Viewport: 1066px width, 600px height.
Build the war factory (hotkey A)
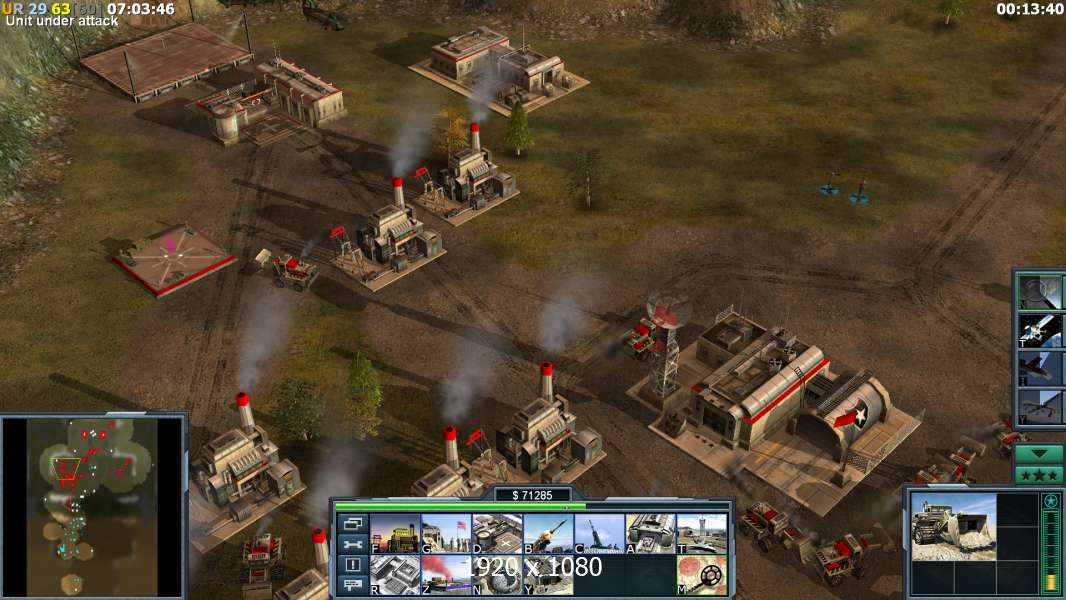point(650,534)
